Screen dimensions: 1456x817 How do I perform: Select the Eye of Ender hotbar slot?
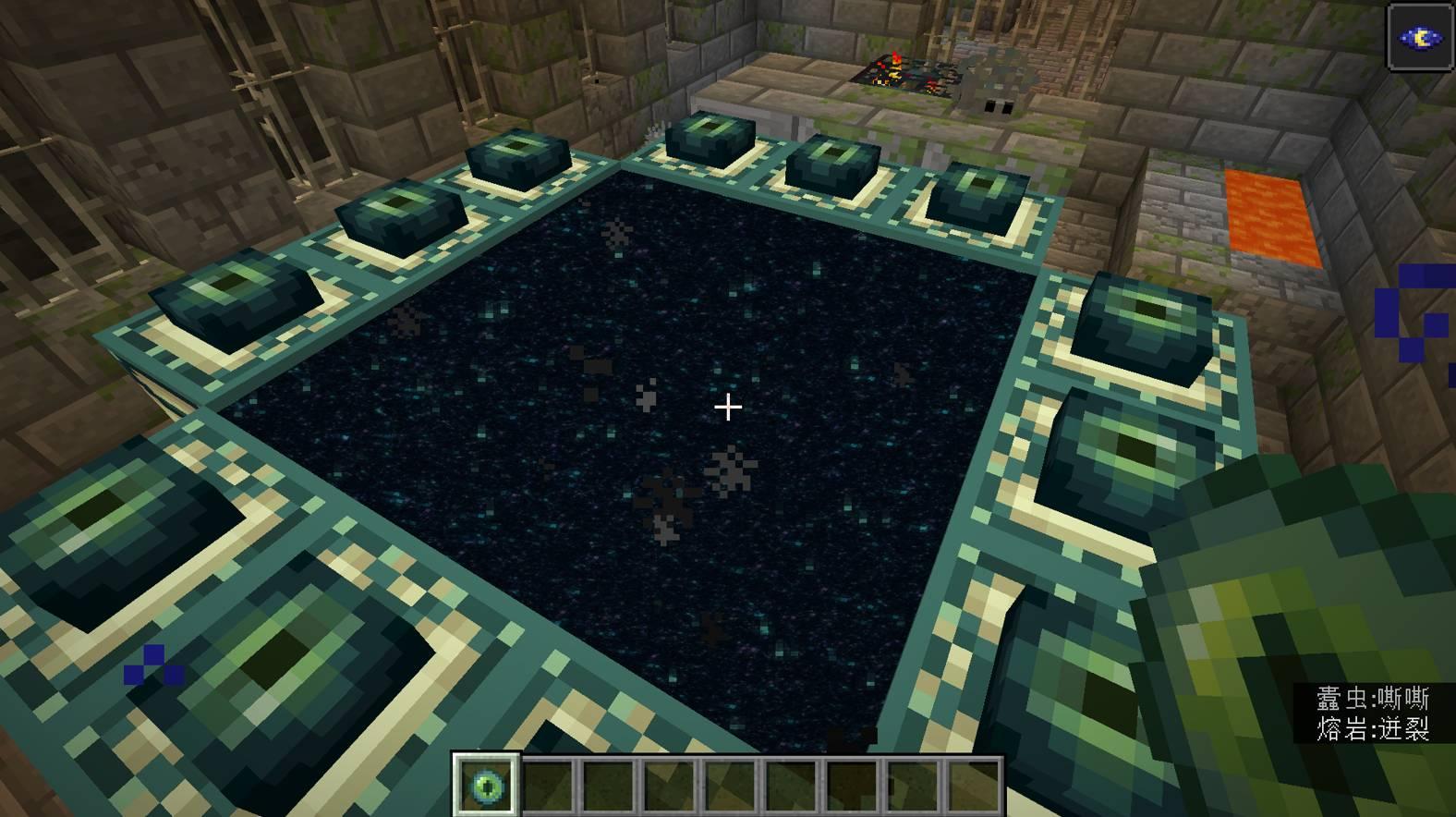[487, 785]
